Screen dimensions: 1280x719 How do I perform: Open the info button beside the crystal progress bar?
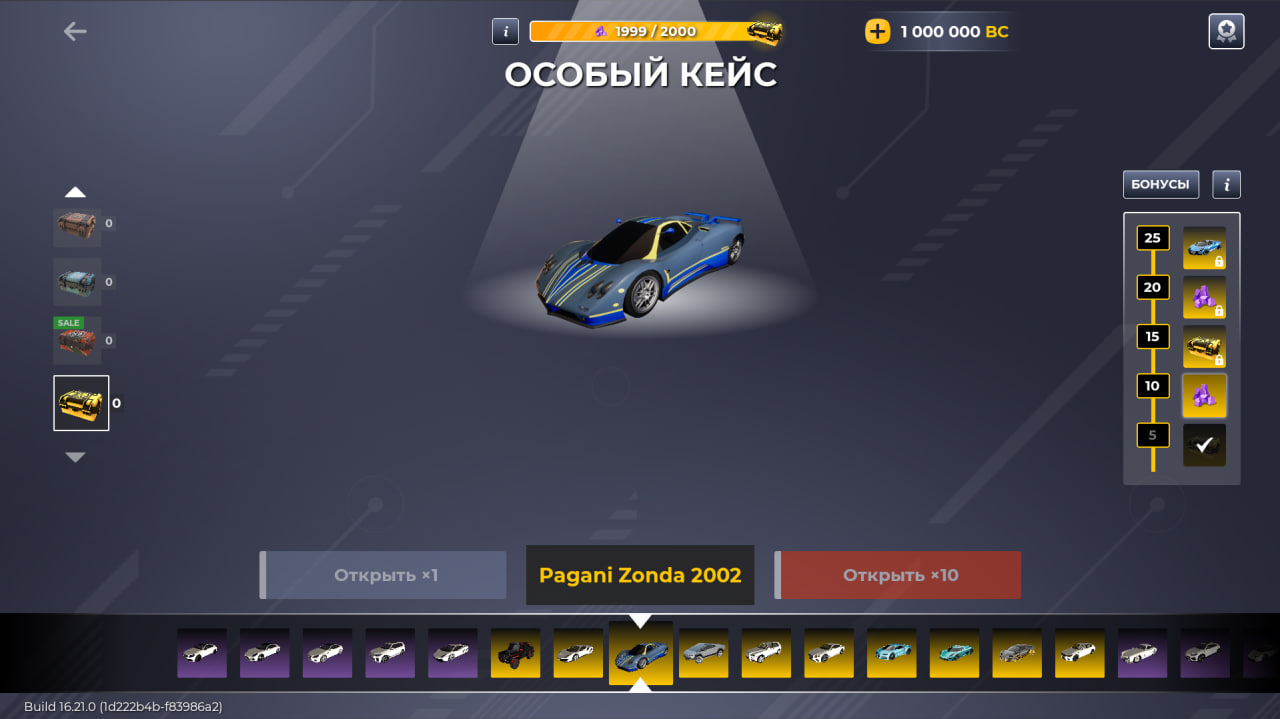click(x=505, y=31)
